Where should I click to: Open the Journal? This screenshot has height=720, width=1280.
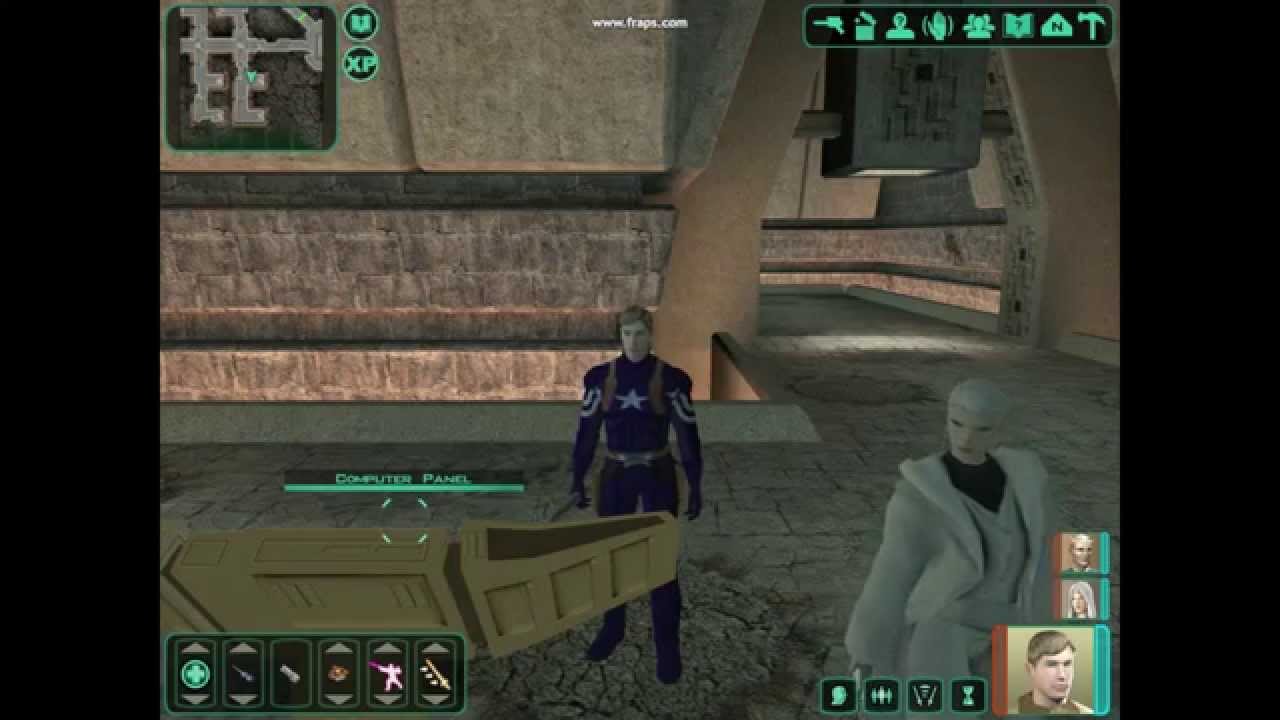1018,27
